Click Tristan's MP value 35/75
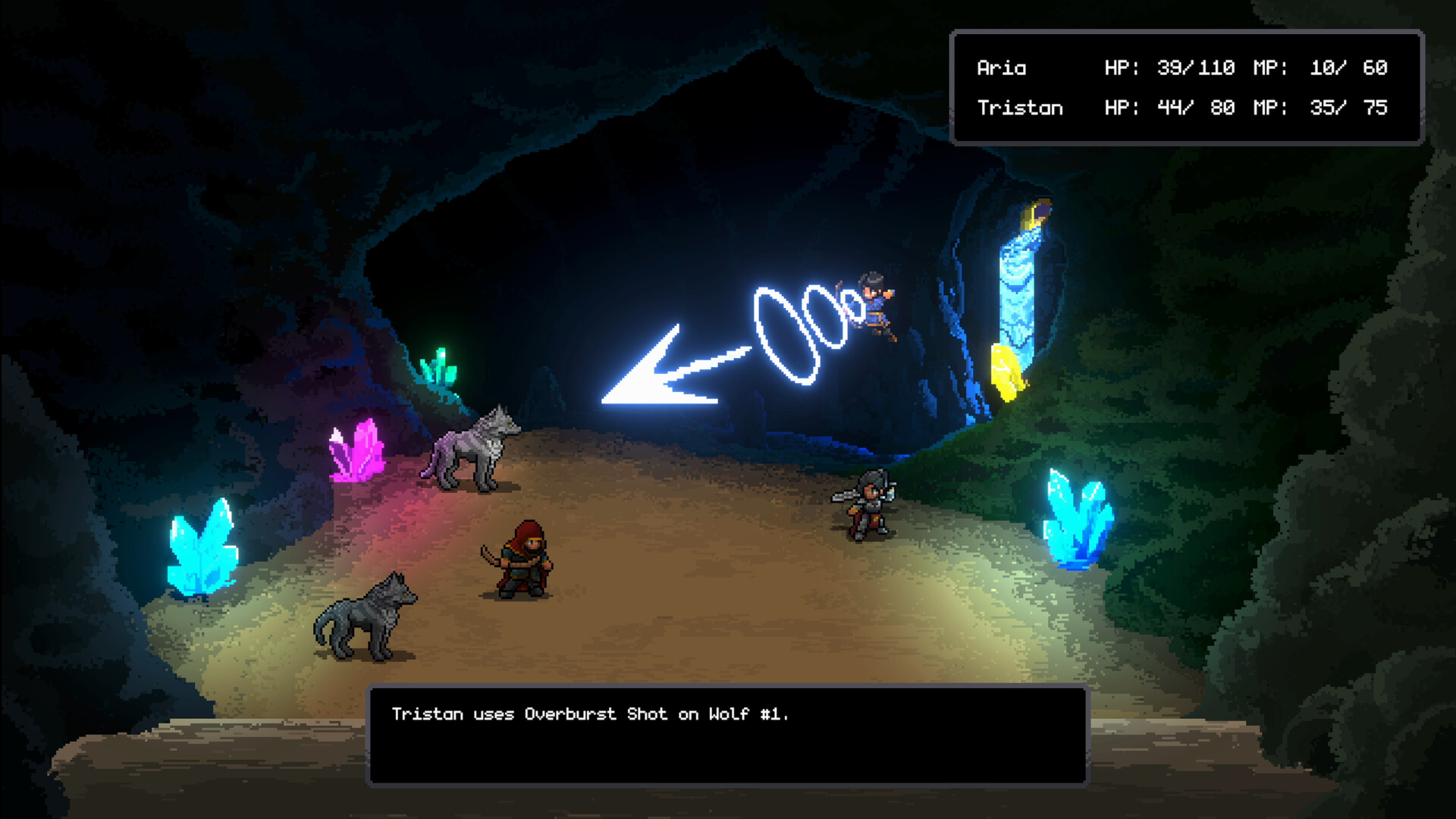Viewport: 1456px width, 819px height. pos(1350,108)
